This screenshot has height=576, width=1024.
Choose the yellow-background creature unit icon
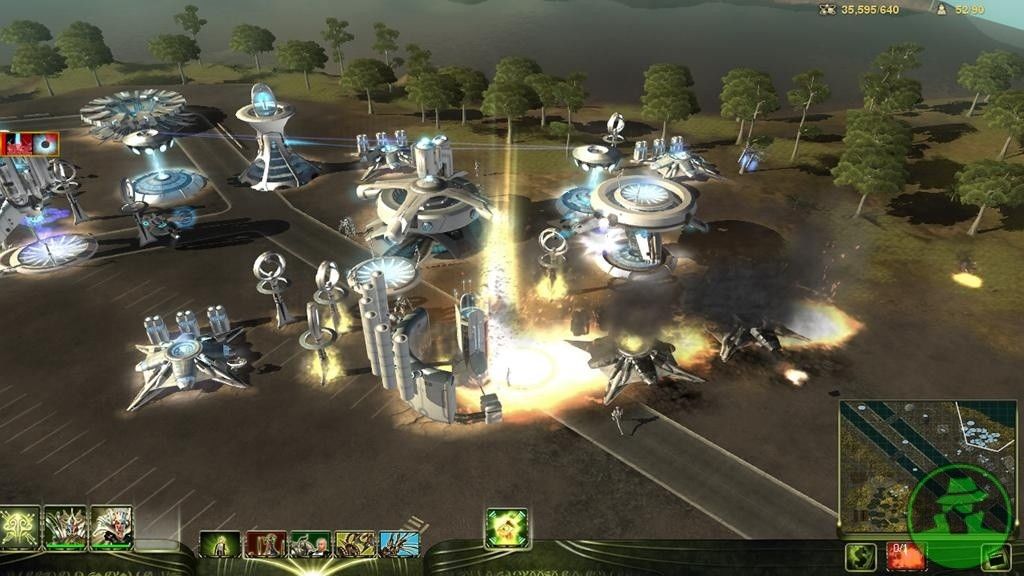coord(355,544)
